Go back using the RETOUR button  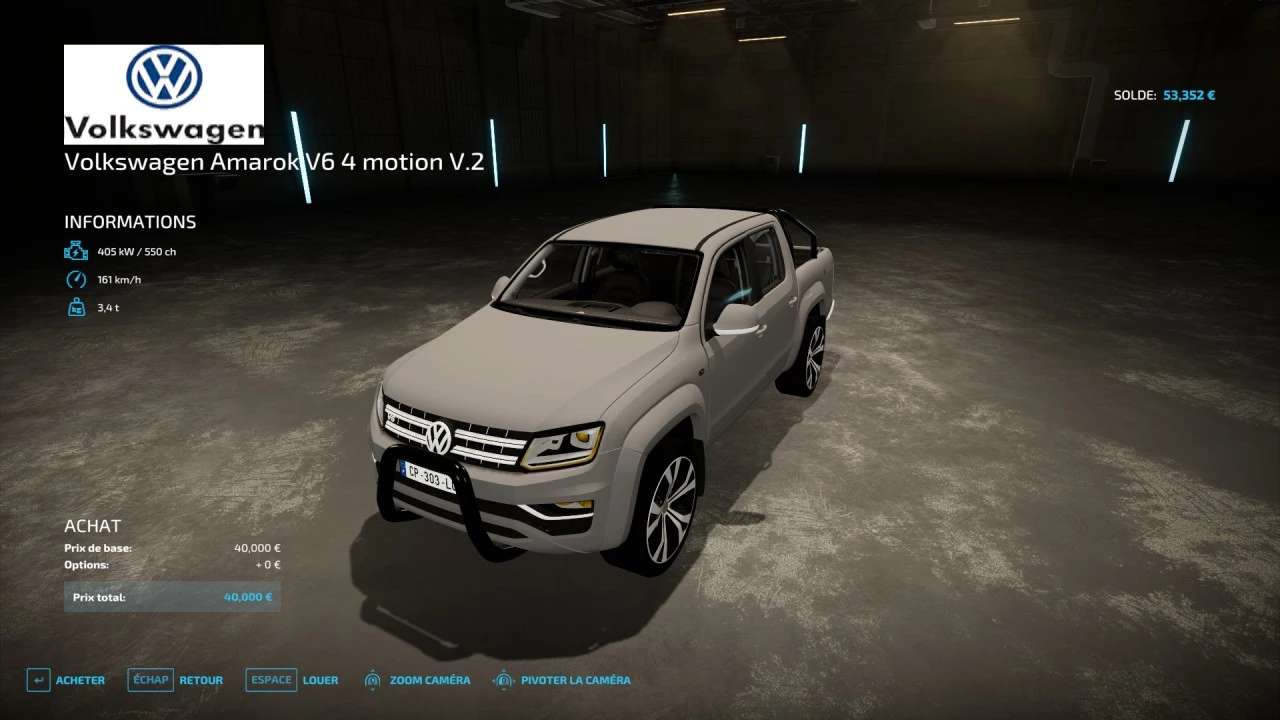pos(177,680)
